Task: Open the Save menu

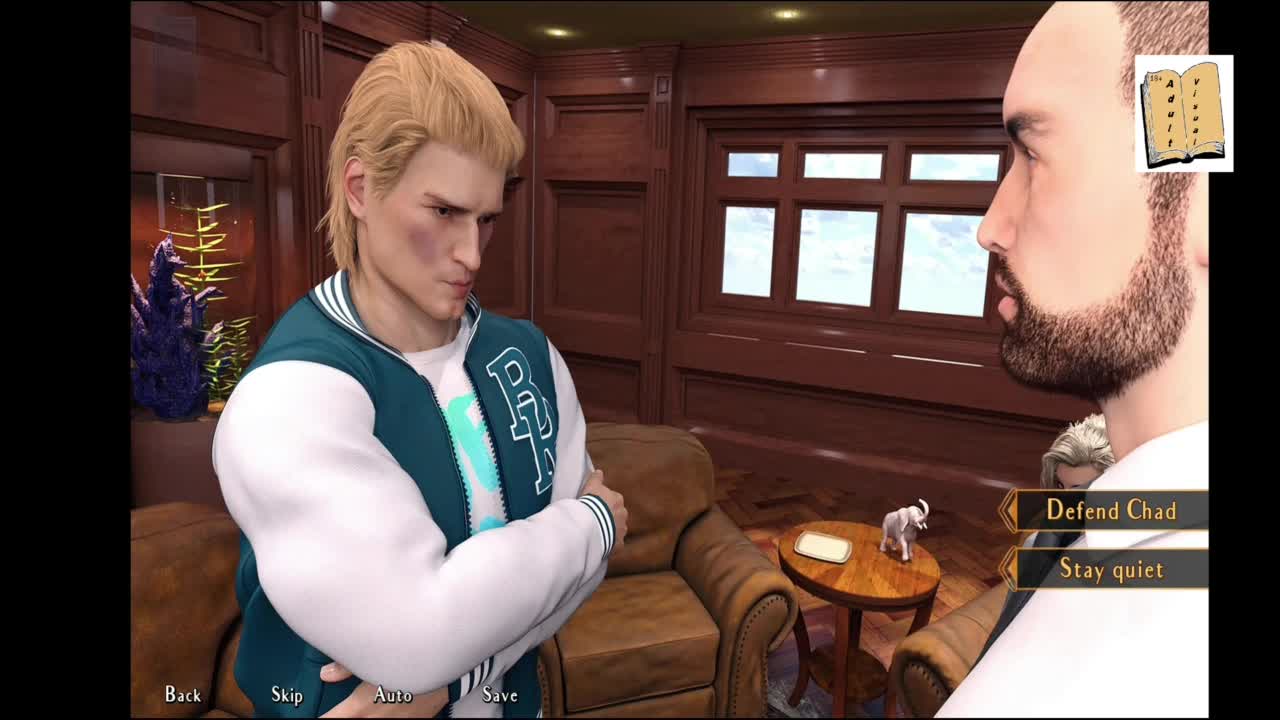Action: [500, 694]
